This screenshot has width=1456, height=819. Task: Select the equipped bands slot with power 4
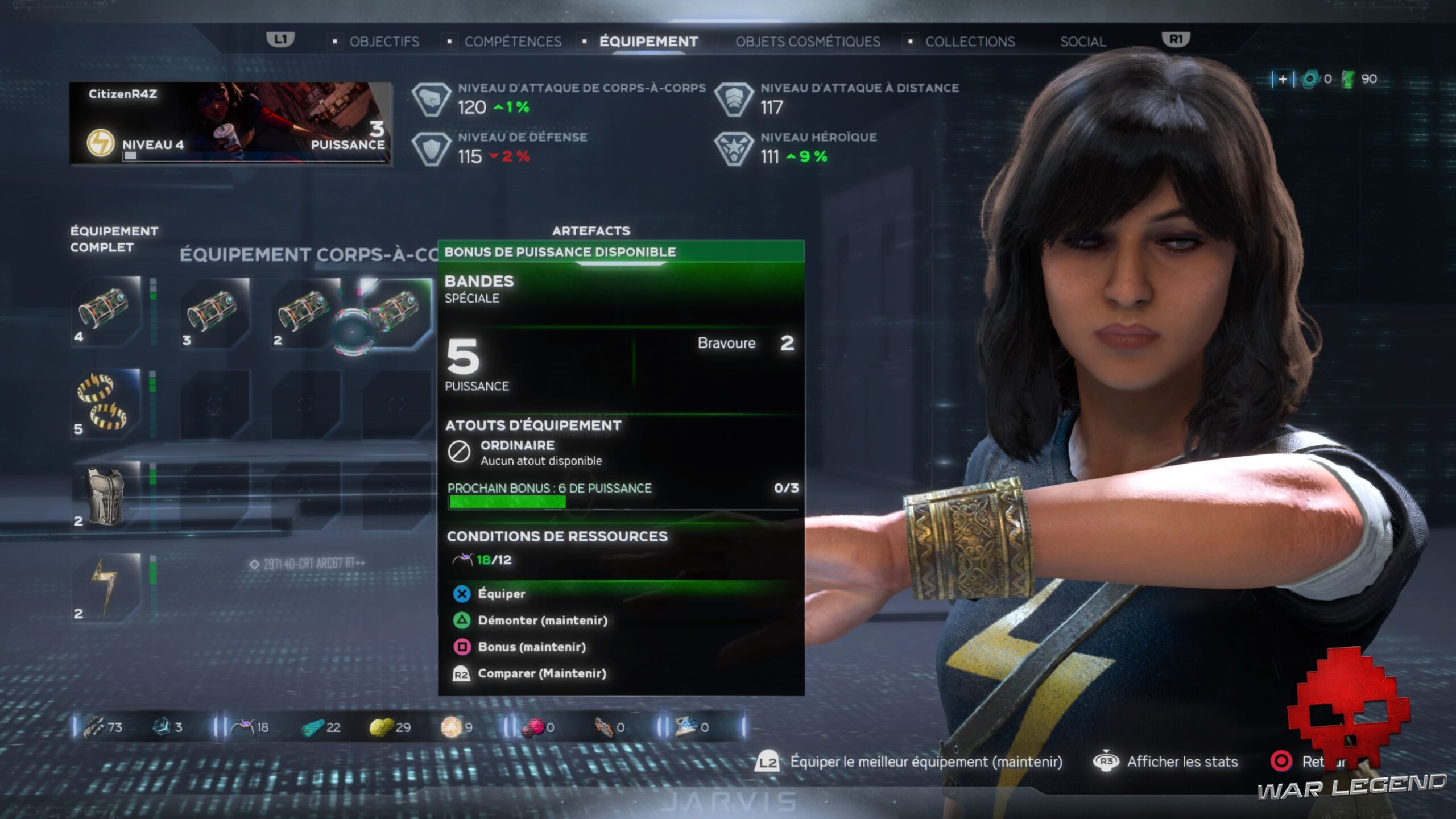pyautogui.click(x=106, y=311)
